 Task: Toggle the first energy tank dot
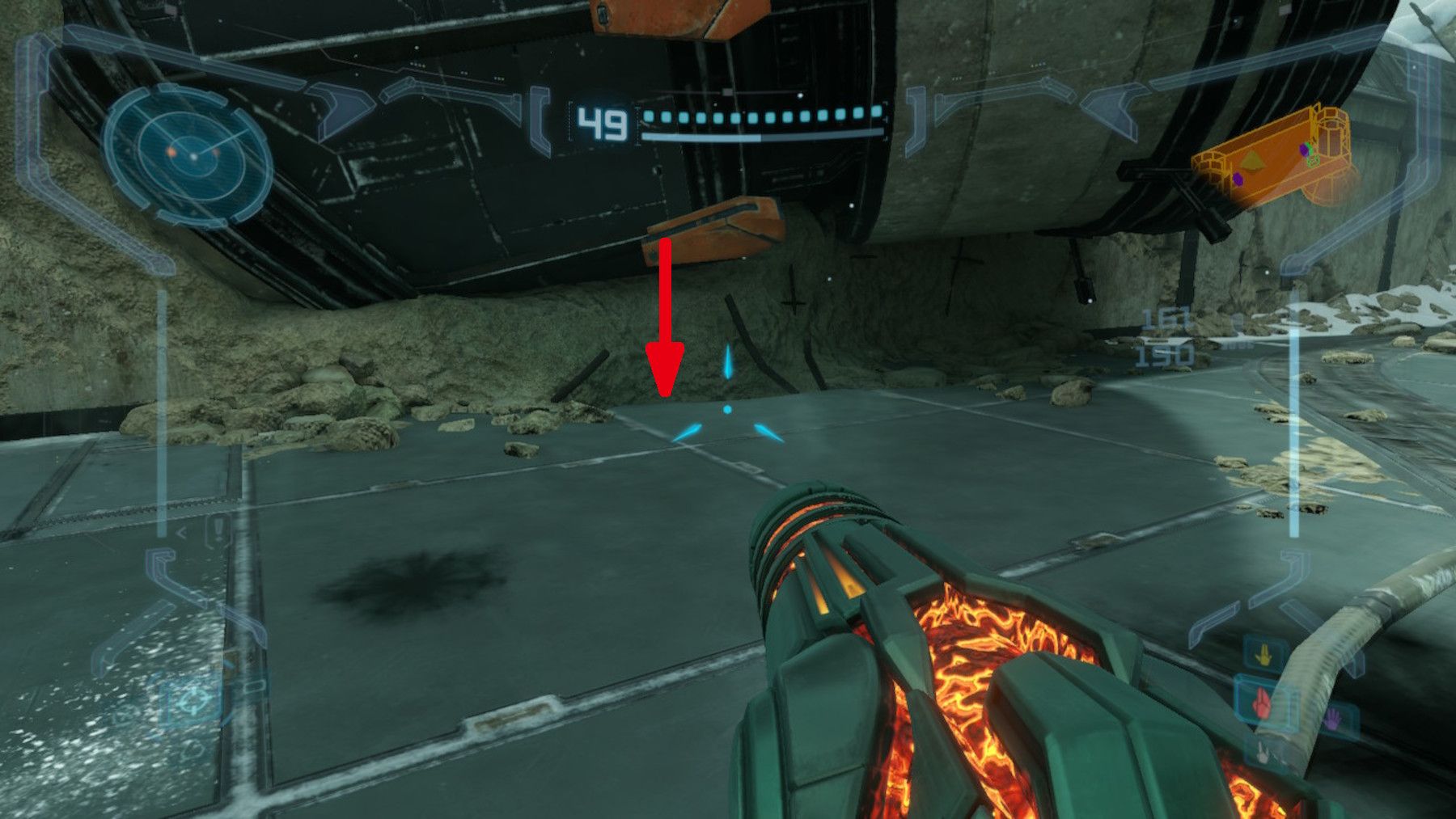point(647,116)
